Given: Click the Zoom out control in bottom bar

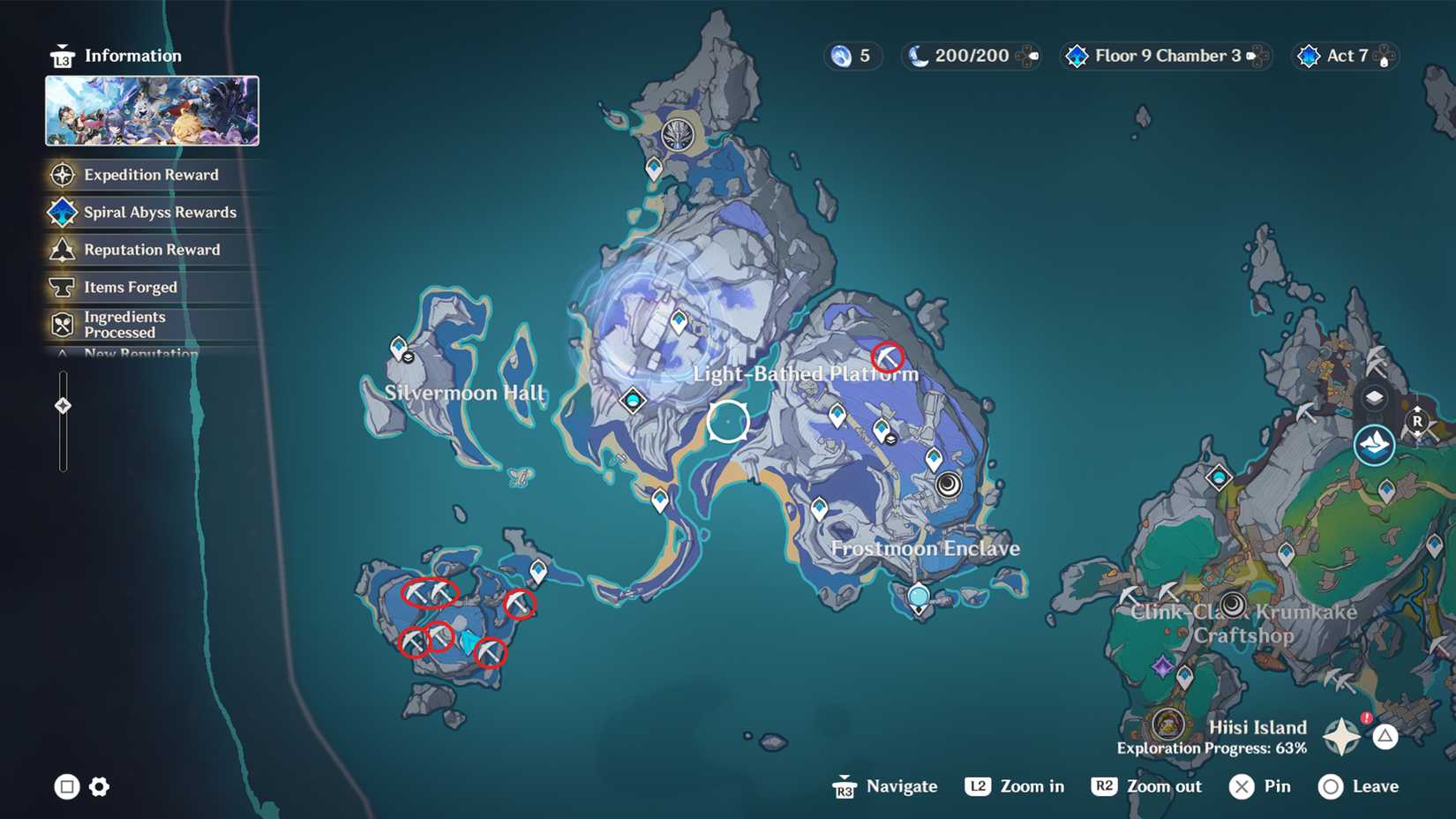Looking at the screenshot, I should click(x=1145, y=785).
